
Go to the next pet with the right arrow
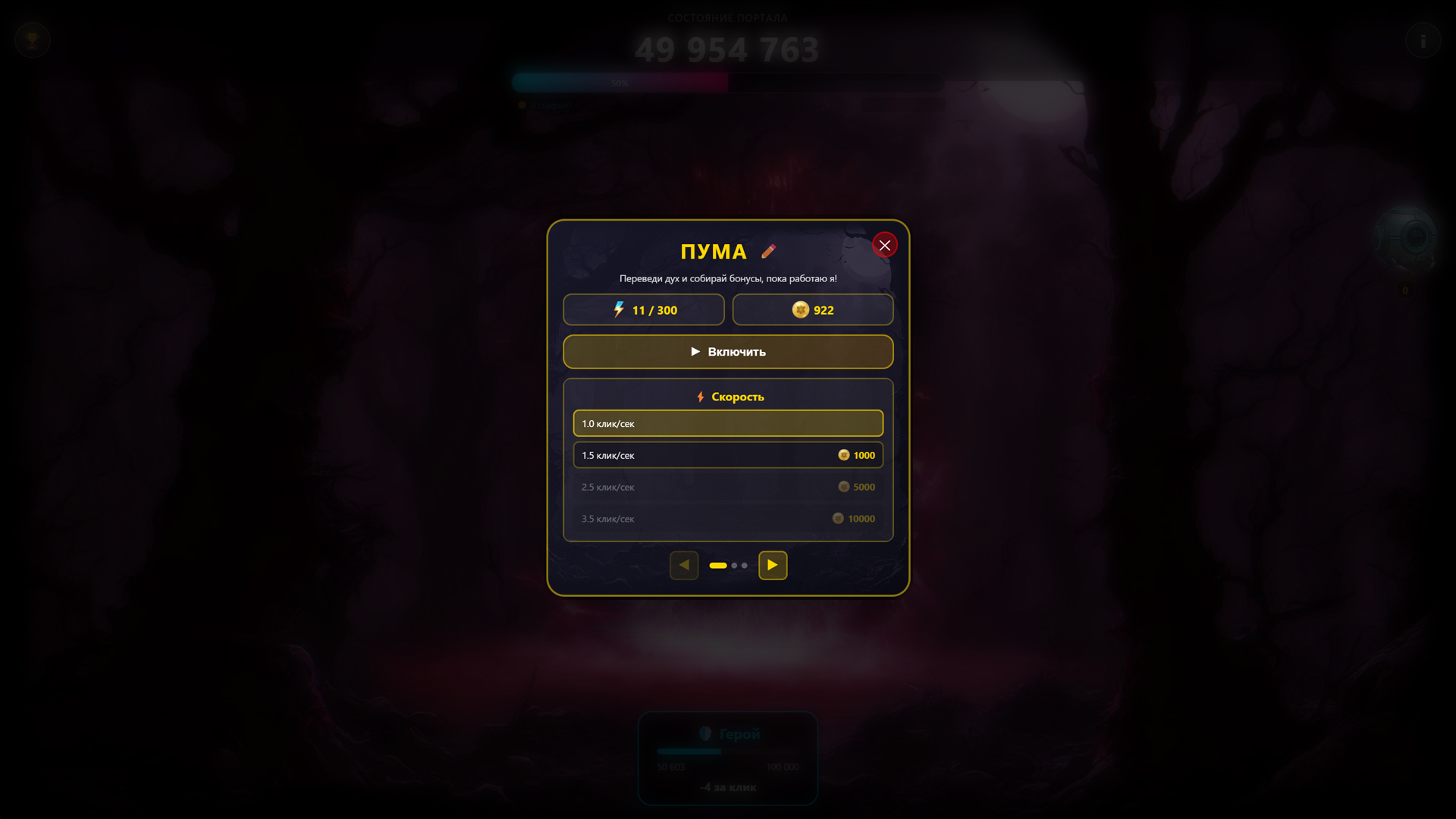pos(772,565)
